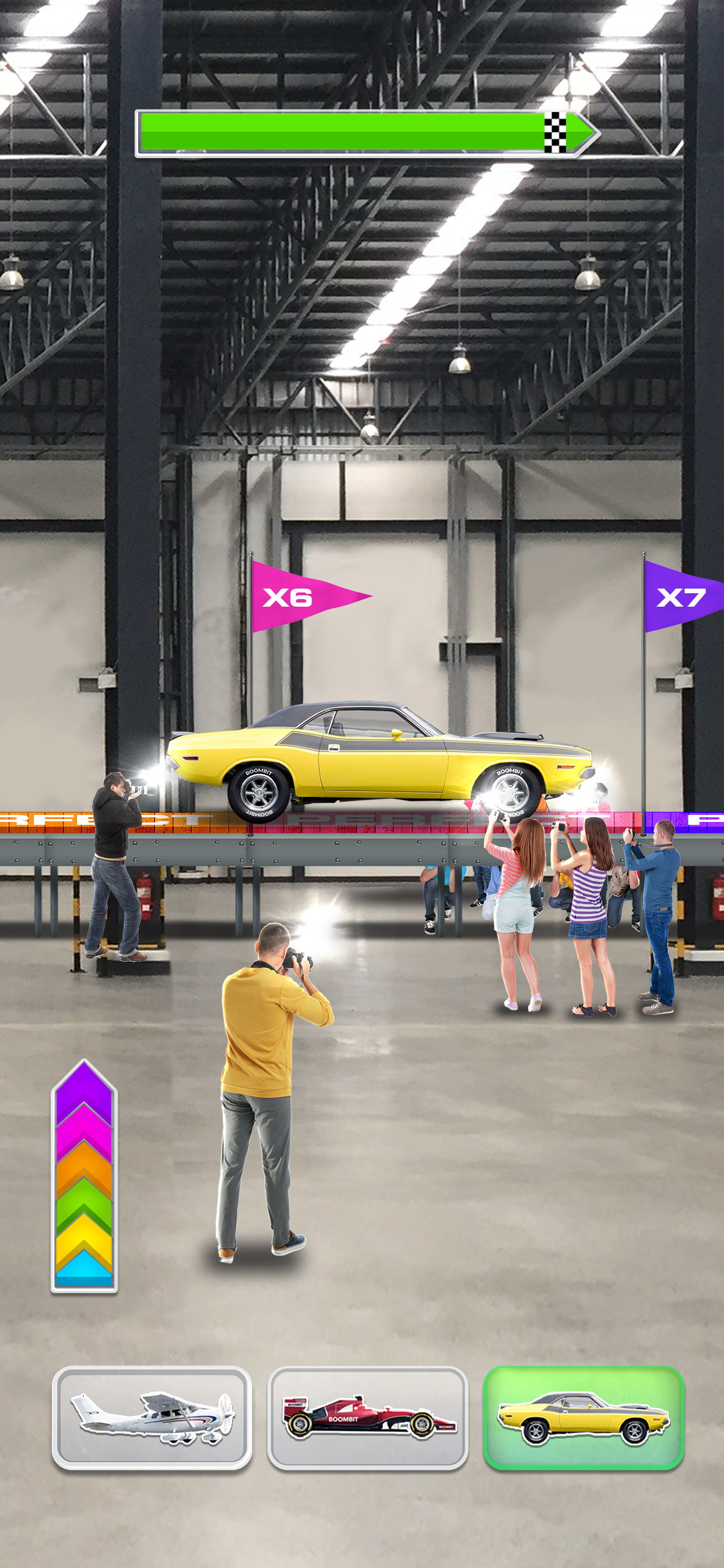
Task: Select the white airplane vehicle button
Action: point(152,1417)
